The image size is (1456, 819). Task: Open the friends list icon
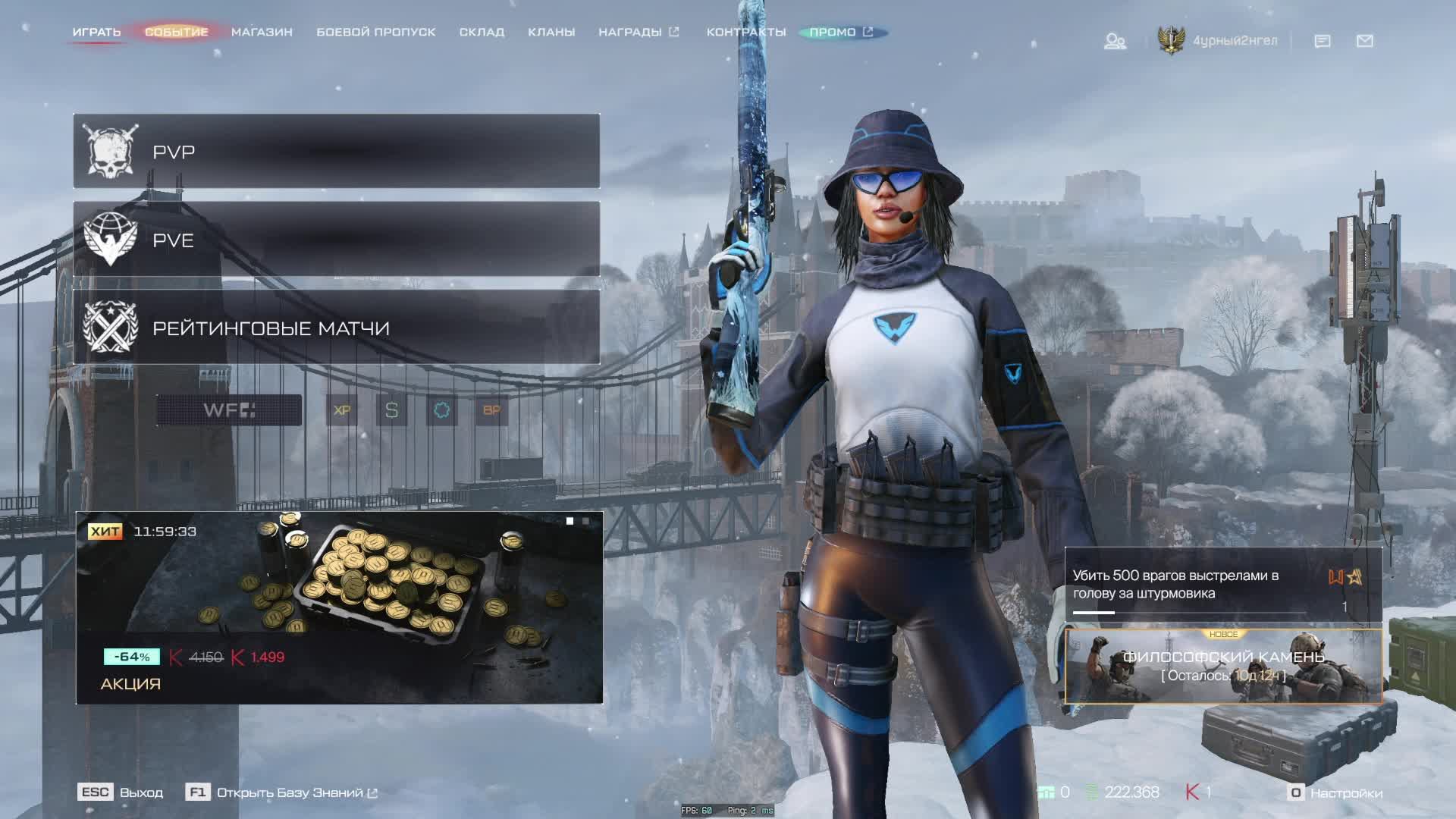[1115, 41]
